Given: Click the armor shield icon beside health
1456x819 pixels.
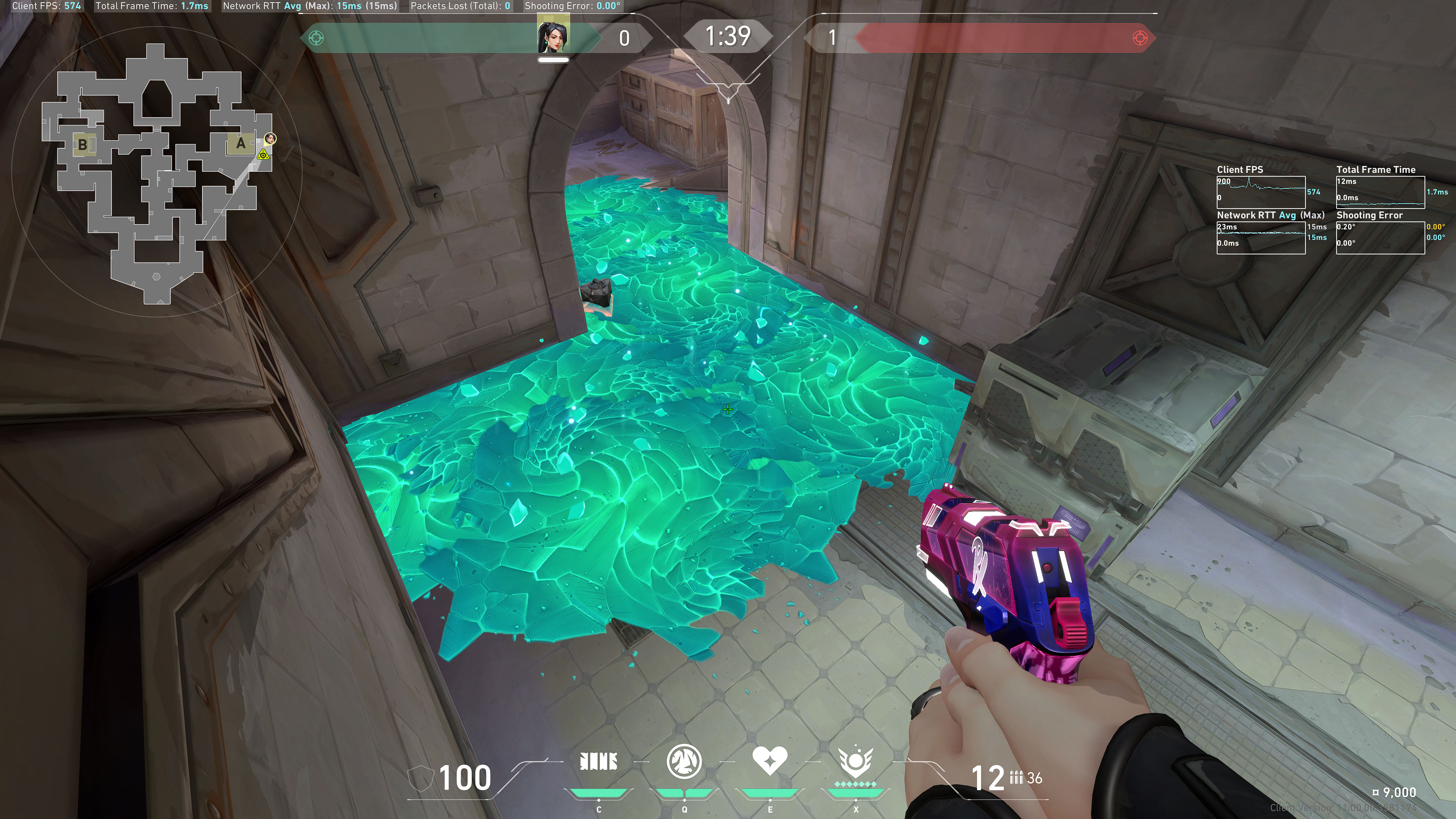Looking at the screenshot, I should coord(420,778).
